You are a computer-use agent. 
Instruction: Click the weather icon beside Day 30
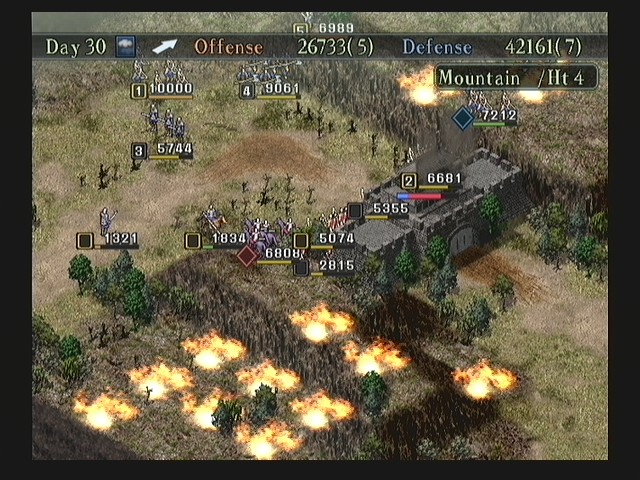point(125,46)
